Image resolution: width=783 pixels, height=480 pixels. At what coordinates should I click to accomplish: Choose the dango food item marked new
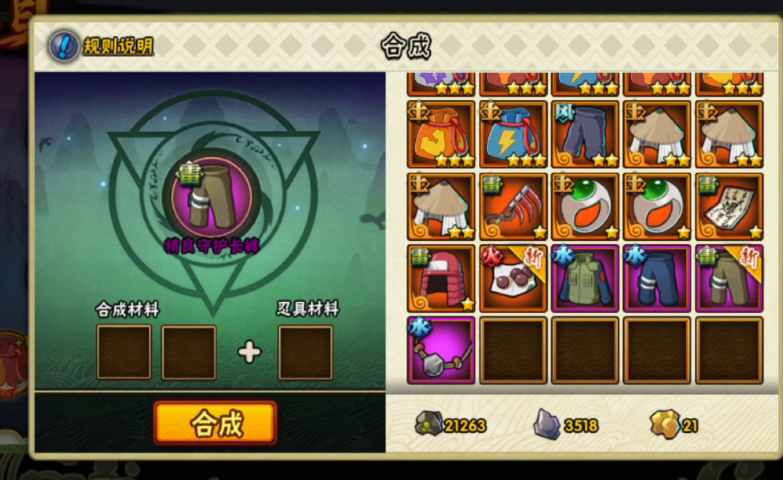[x=513, y=278]
